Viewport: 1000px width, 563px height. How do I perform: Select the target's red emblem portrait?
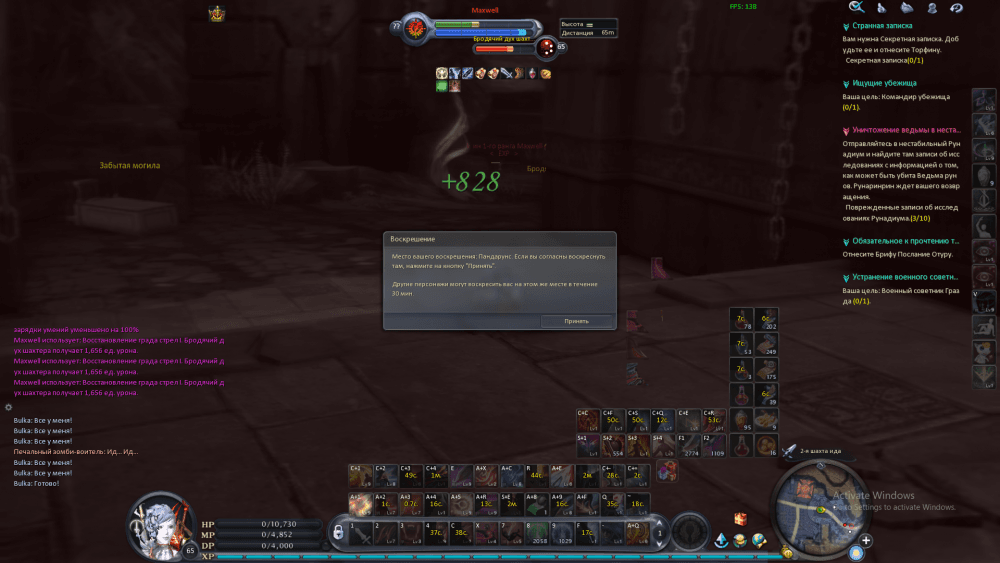[x=415, y=28]
